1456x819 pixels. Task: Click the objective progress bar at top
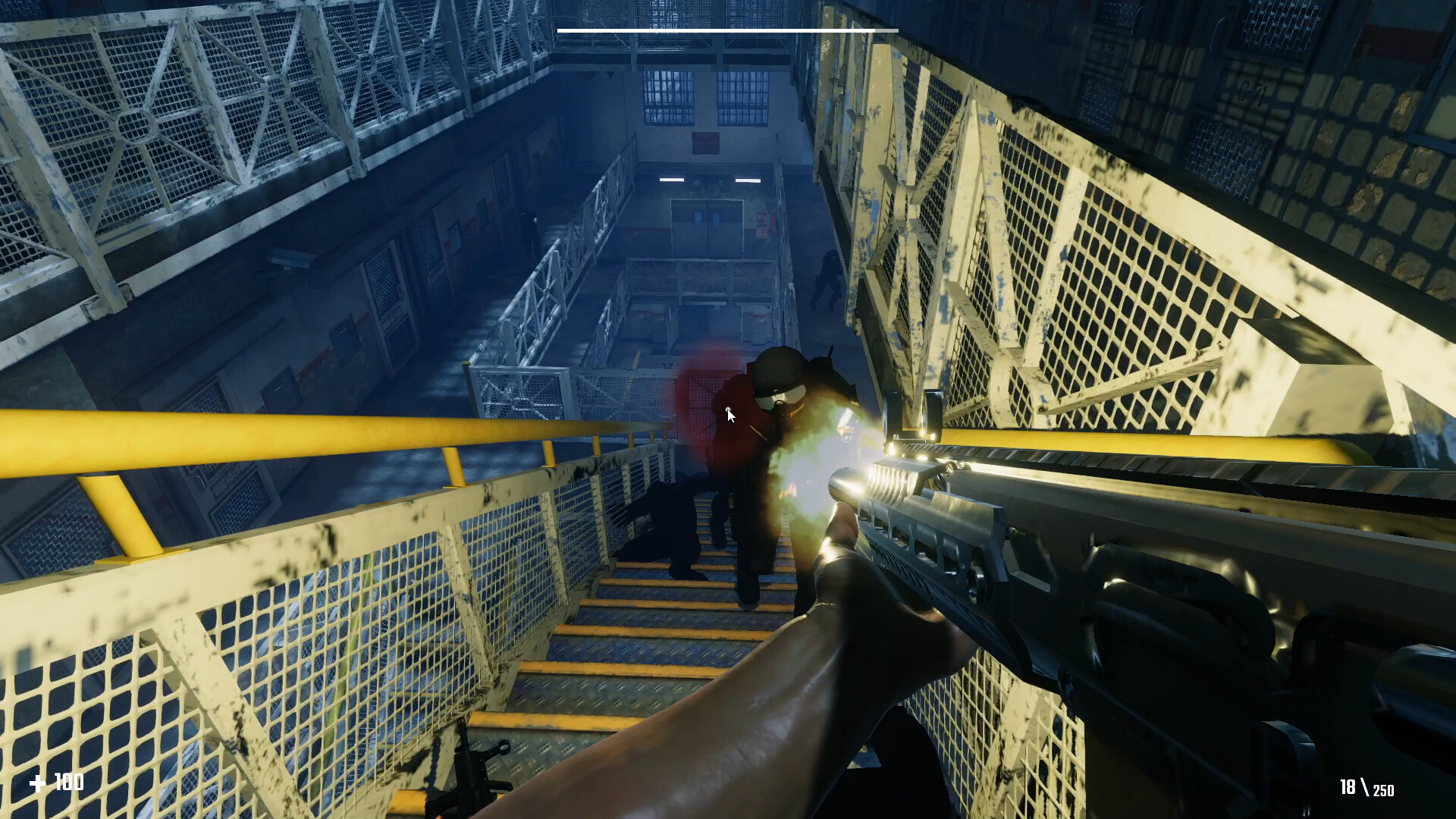tap(728, 30)
